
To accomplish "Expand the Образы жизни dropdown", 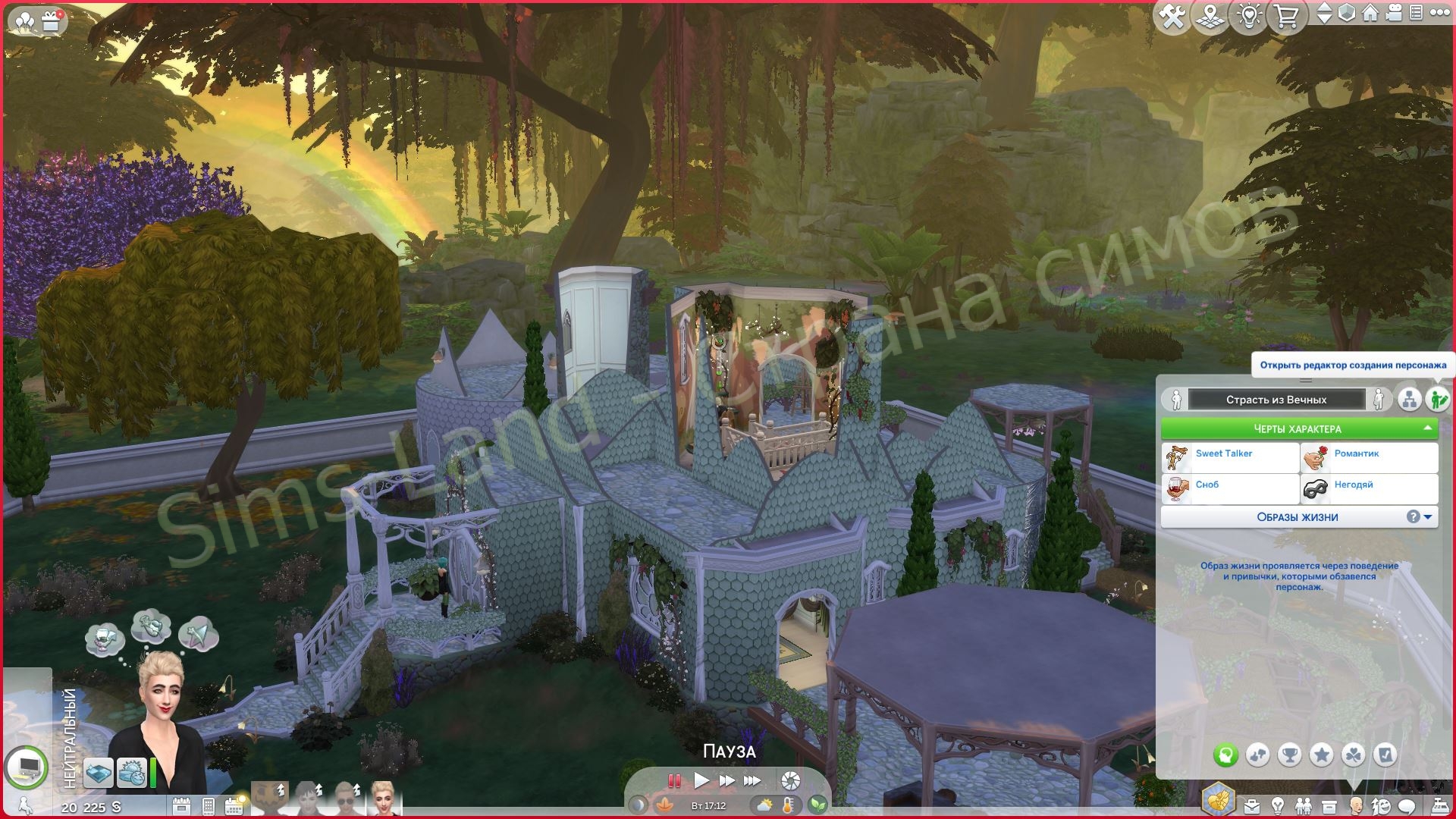I will click(x=1429, y=517).
